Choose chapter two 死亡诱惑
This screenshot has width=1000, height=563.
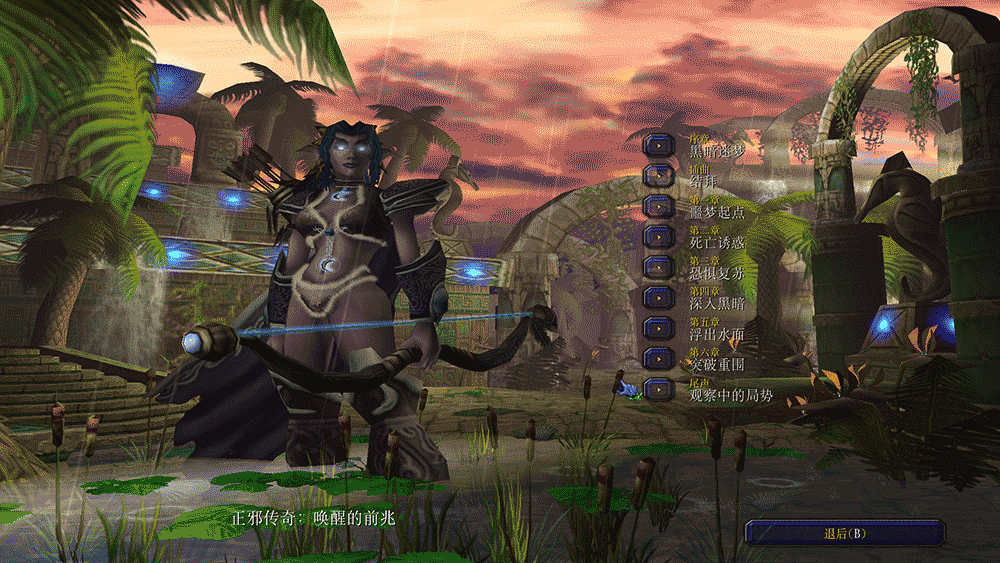[x=659, y=236]
